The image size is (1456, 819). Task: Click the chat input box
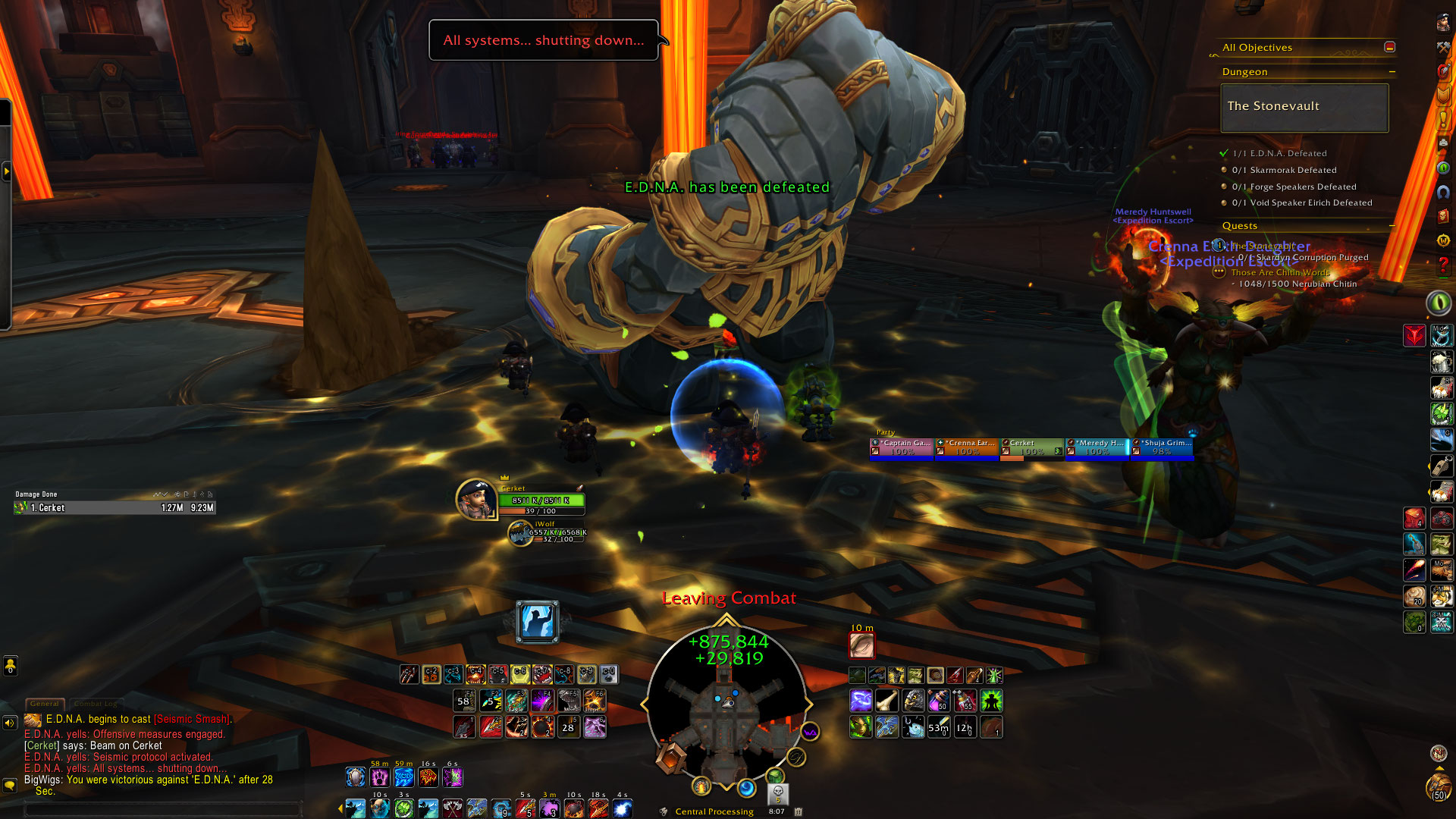click(163, 809)
